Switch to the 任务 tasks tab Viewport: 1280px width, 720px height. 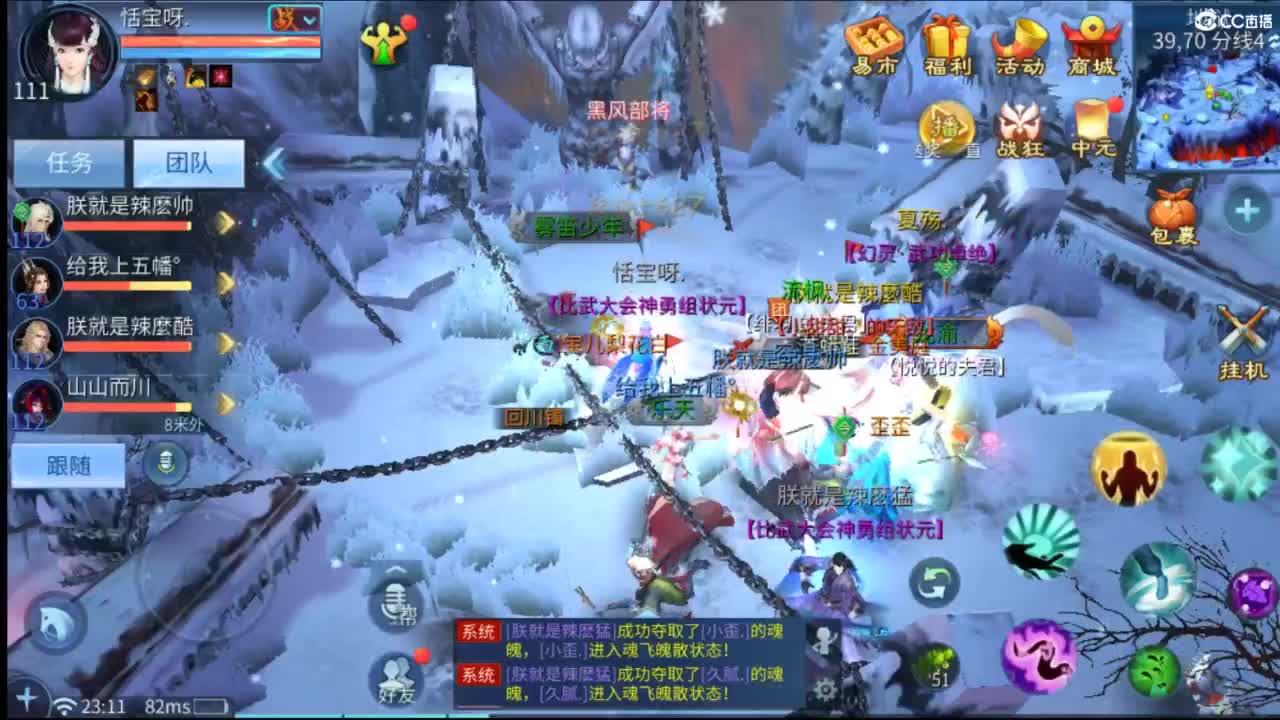[x=70, y=161]
